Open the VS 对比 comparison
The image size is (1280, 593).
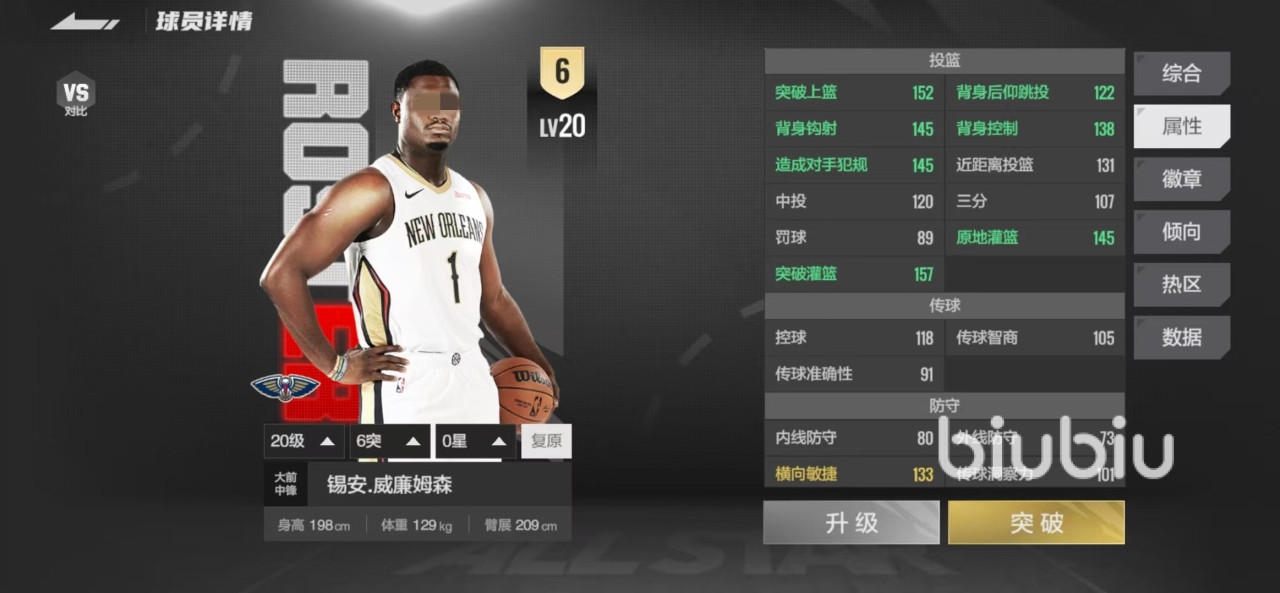pyautogui.click(x=76, y=95)
